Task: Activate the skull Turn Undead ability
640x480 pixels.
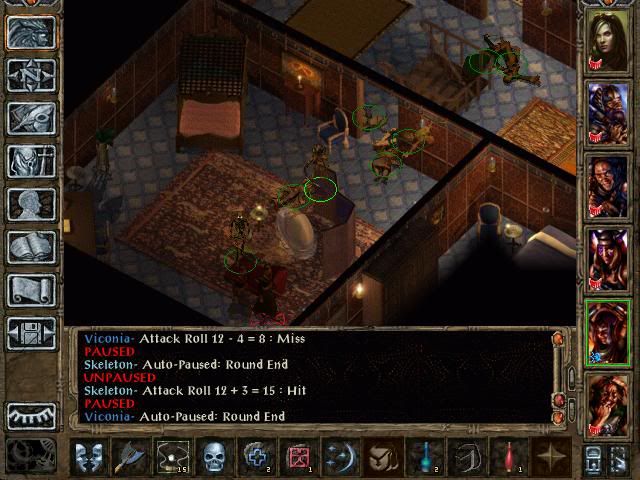Action: tap(216, 457)
